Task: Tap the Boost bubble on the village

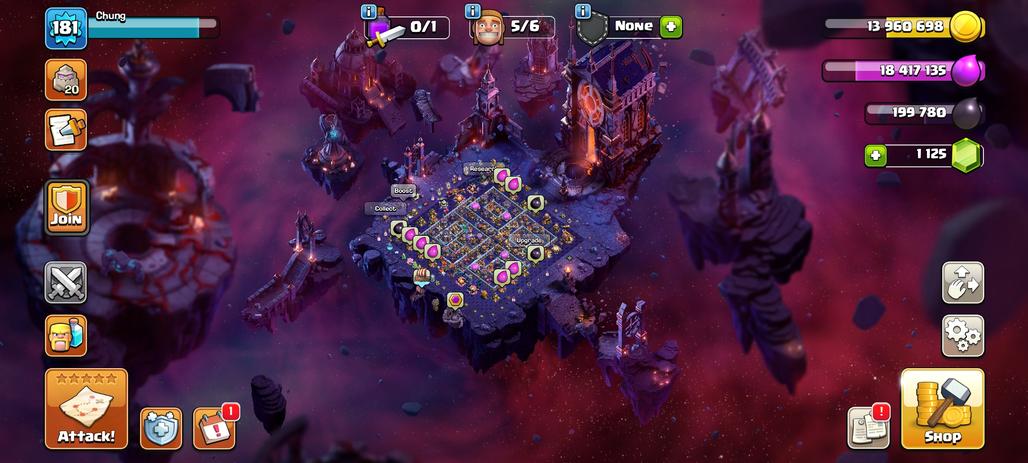Action: click(x=403, y=190)
